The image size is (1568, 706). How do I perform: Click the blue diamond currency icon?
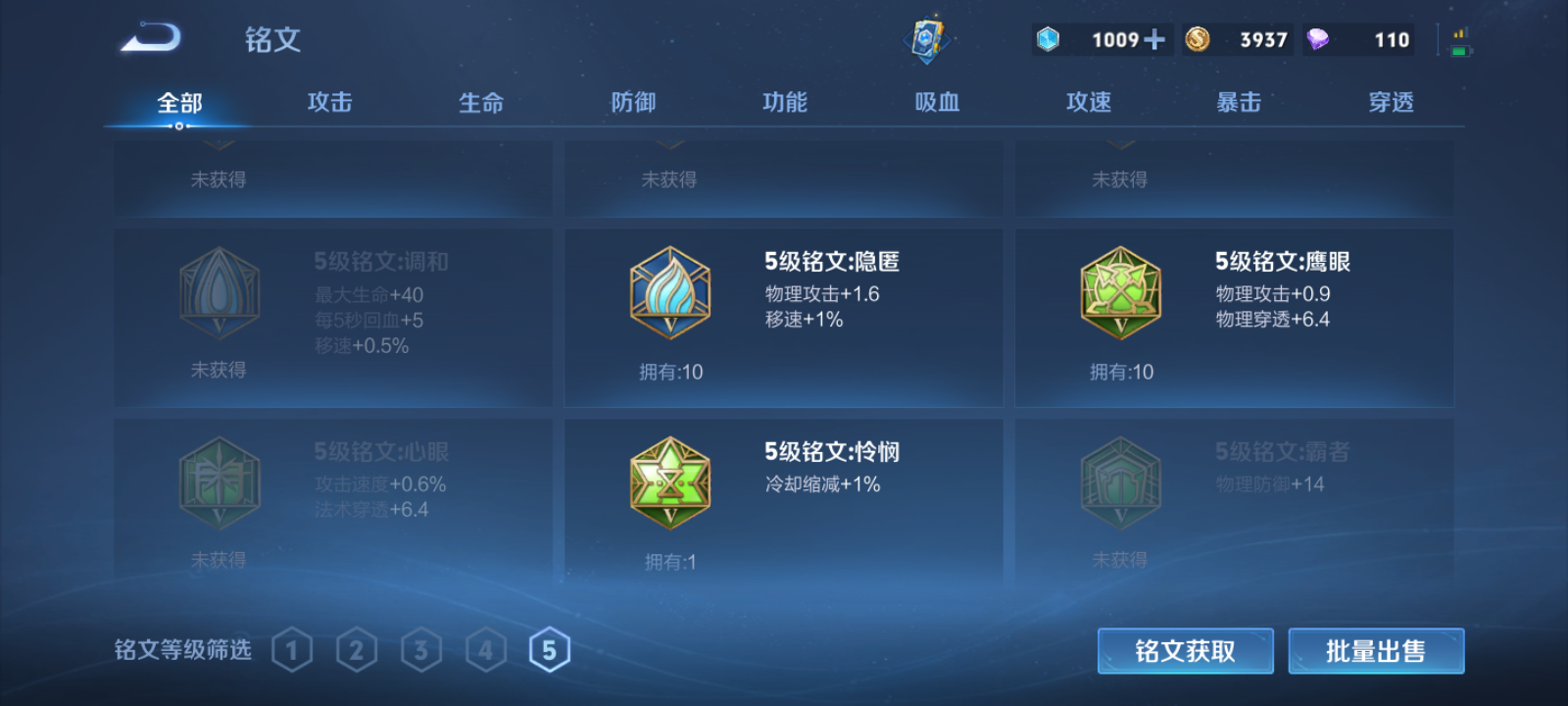[x=1050, y=39]
